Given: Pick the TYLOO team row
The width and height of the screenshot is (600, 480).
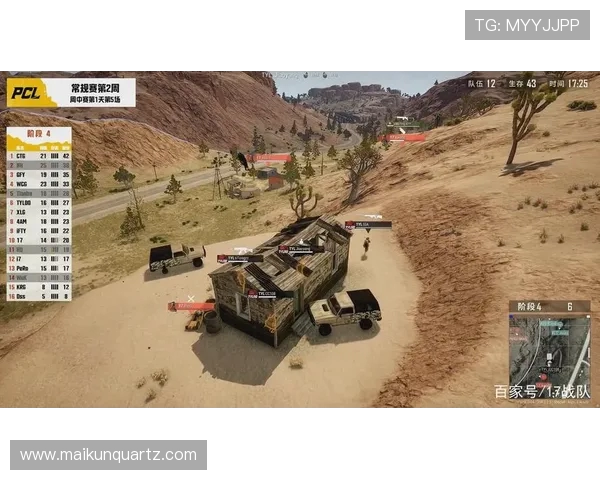Looking at the screenshot, I should [x=39, y=202].
